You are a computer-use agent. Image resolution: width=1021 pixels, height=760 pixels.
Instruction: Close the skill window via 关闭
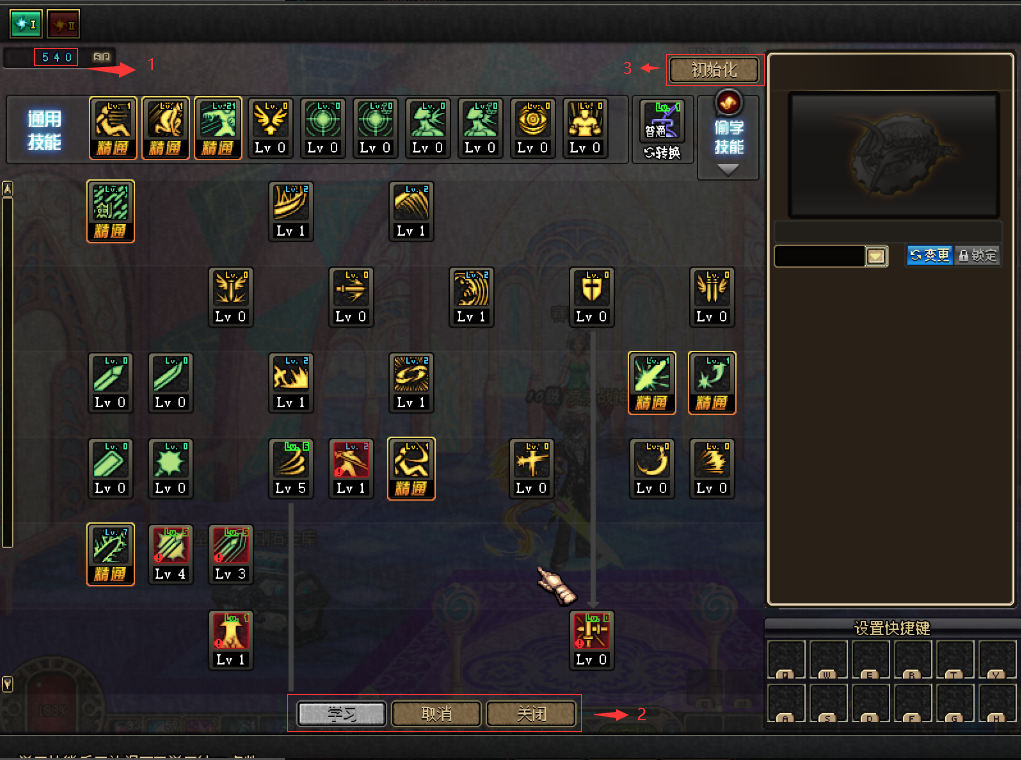click(531, 714)
